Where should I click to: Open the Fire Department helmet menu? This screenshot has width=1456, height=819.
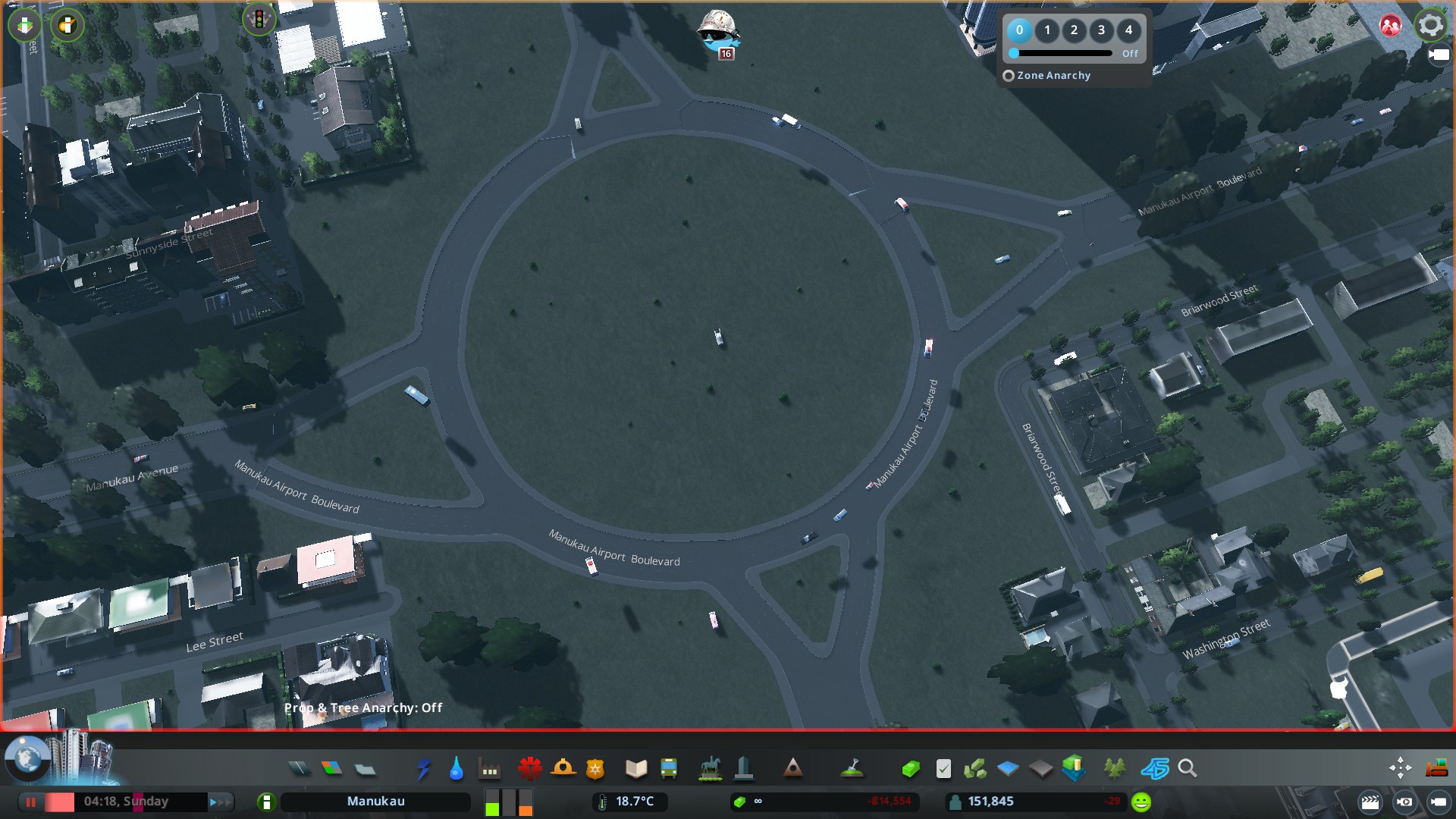click(563, 769)
